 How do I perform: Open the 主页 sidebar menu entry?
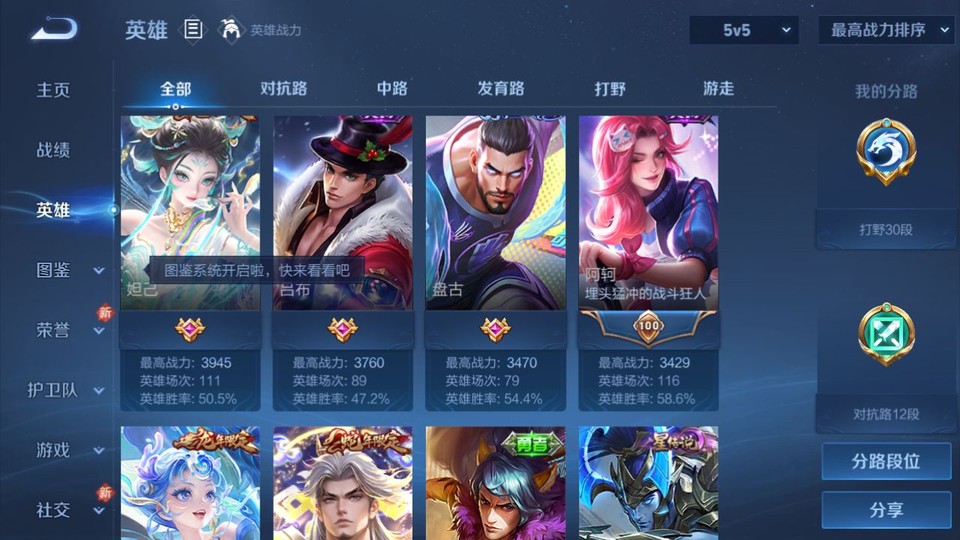(x=54, y=90)
